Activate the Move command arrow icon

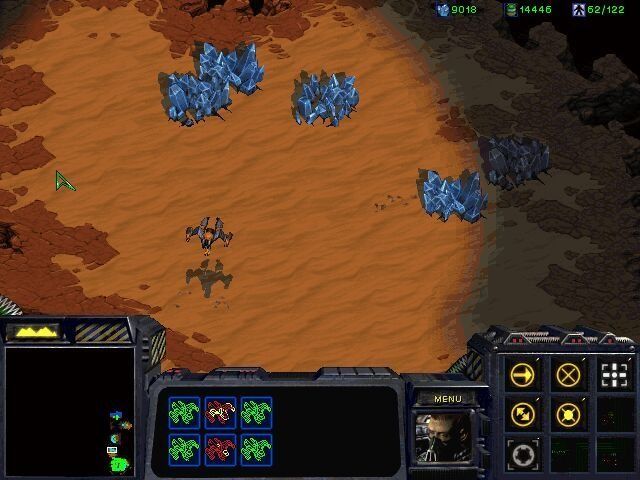point(523,375)
